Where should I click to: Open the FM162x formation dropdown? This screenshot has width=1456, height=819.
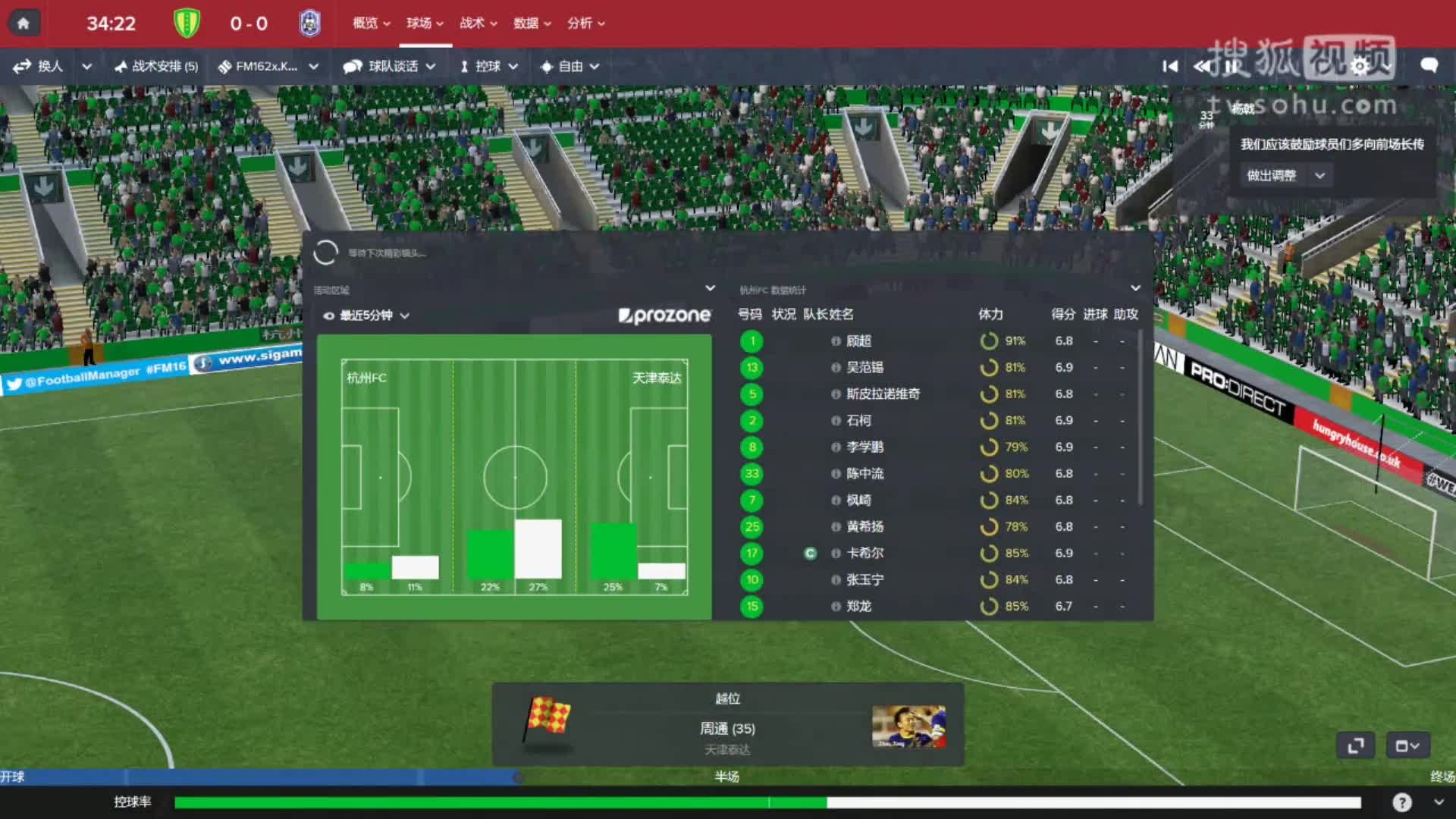tap(268, 67)
